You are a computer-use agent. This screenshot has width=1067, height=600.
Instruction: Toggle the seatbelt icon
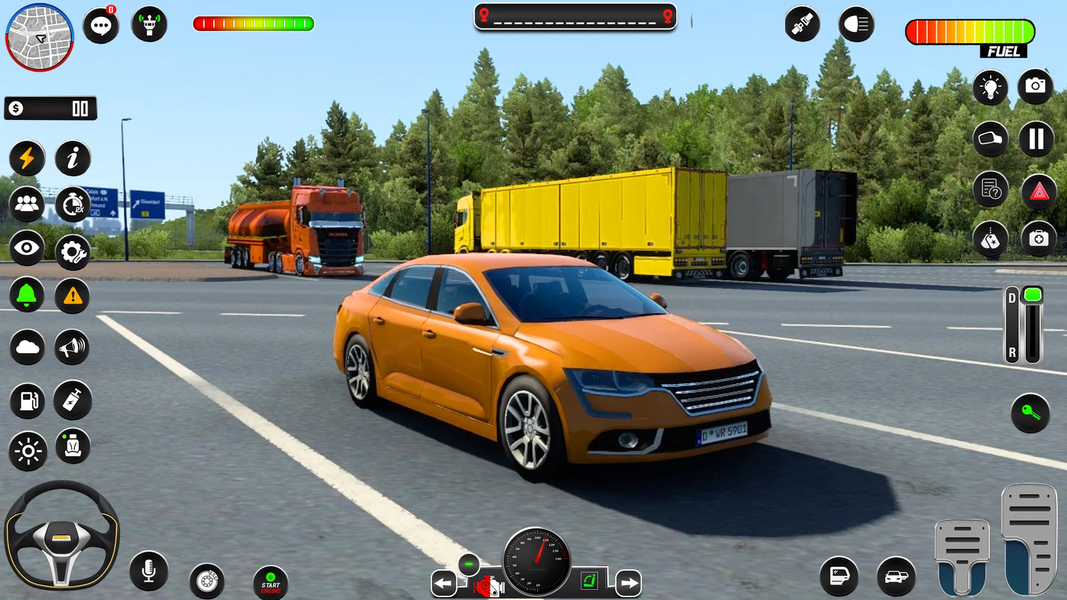click(801, 24)
